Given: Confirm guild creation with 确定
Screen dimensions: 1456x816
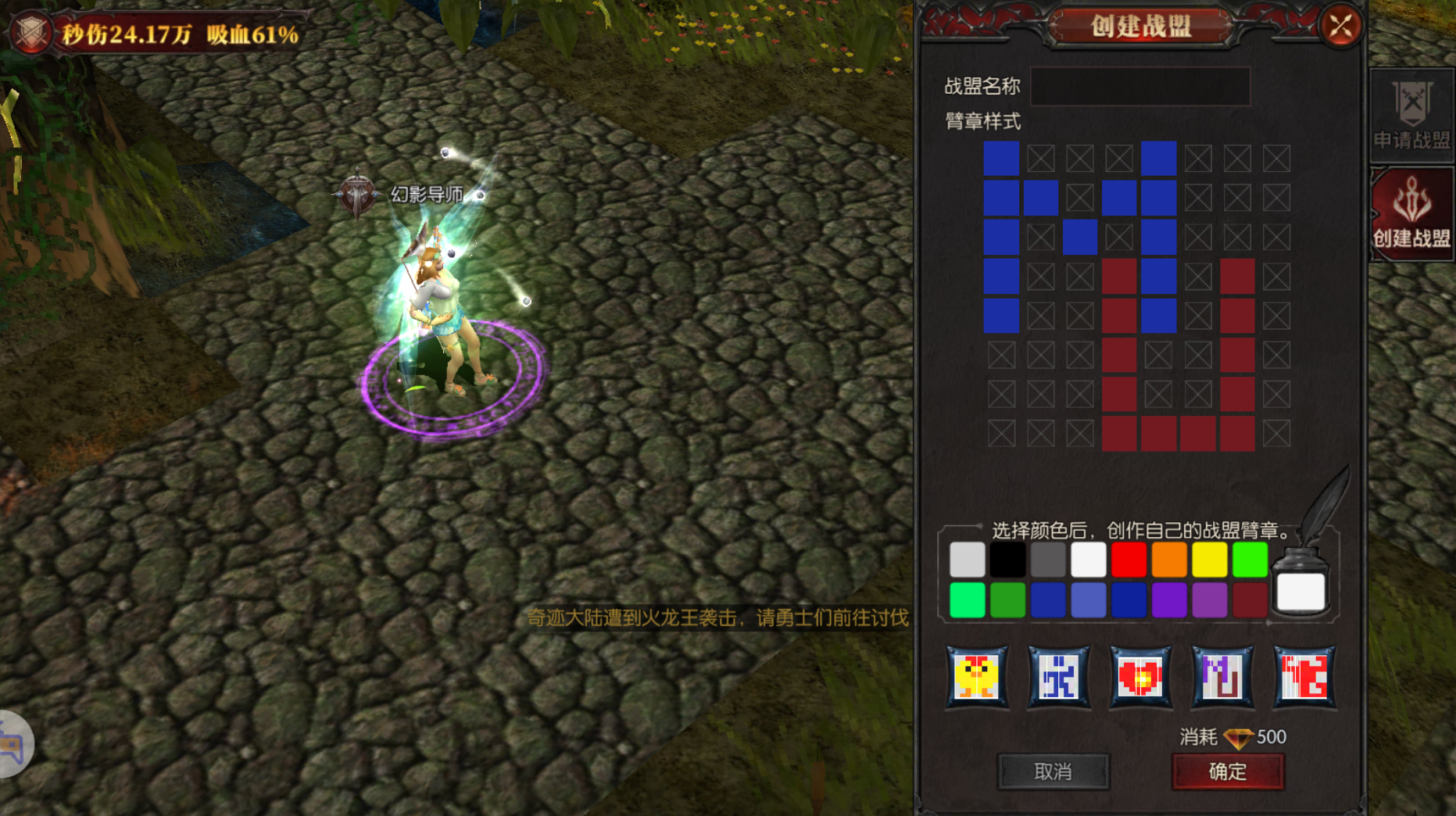Looking at the screenshot, I should click(1227, 771).
